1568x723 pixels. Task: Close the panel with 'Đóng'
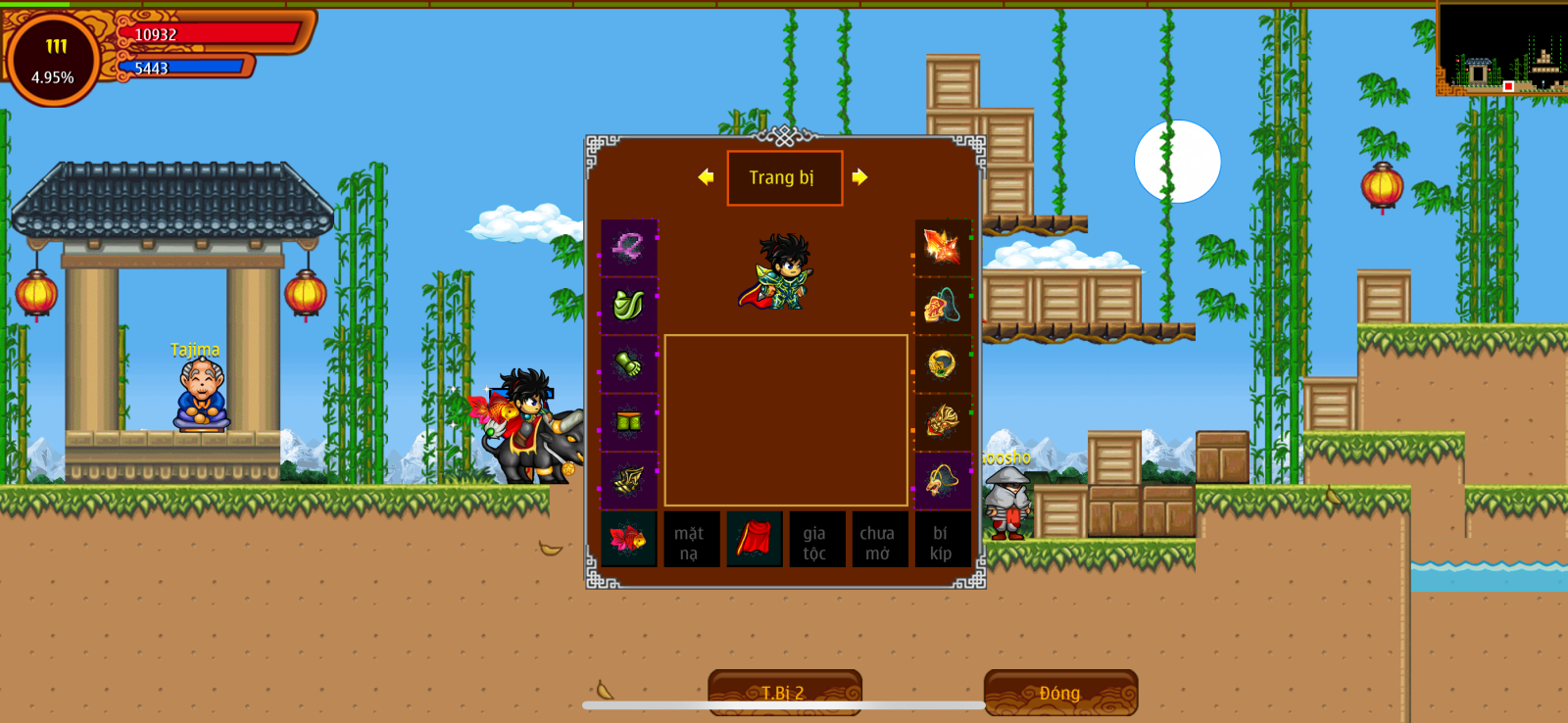click(x=1060, y=692)
